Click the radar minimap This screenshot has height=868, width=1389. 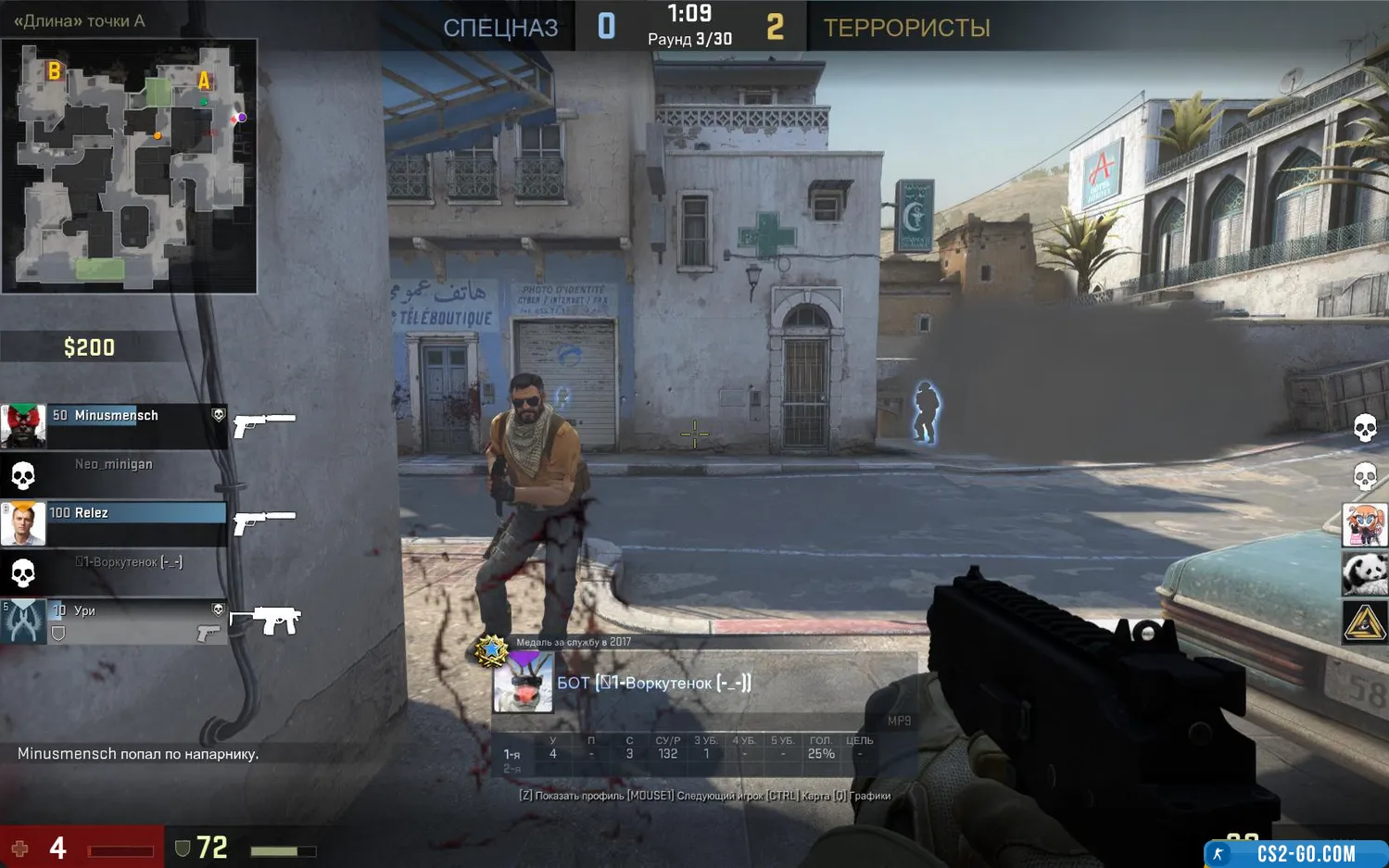point(129,166)
